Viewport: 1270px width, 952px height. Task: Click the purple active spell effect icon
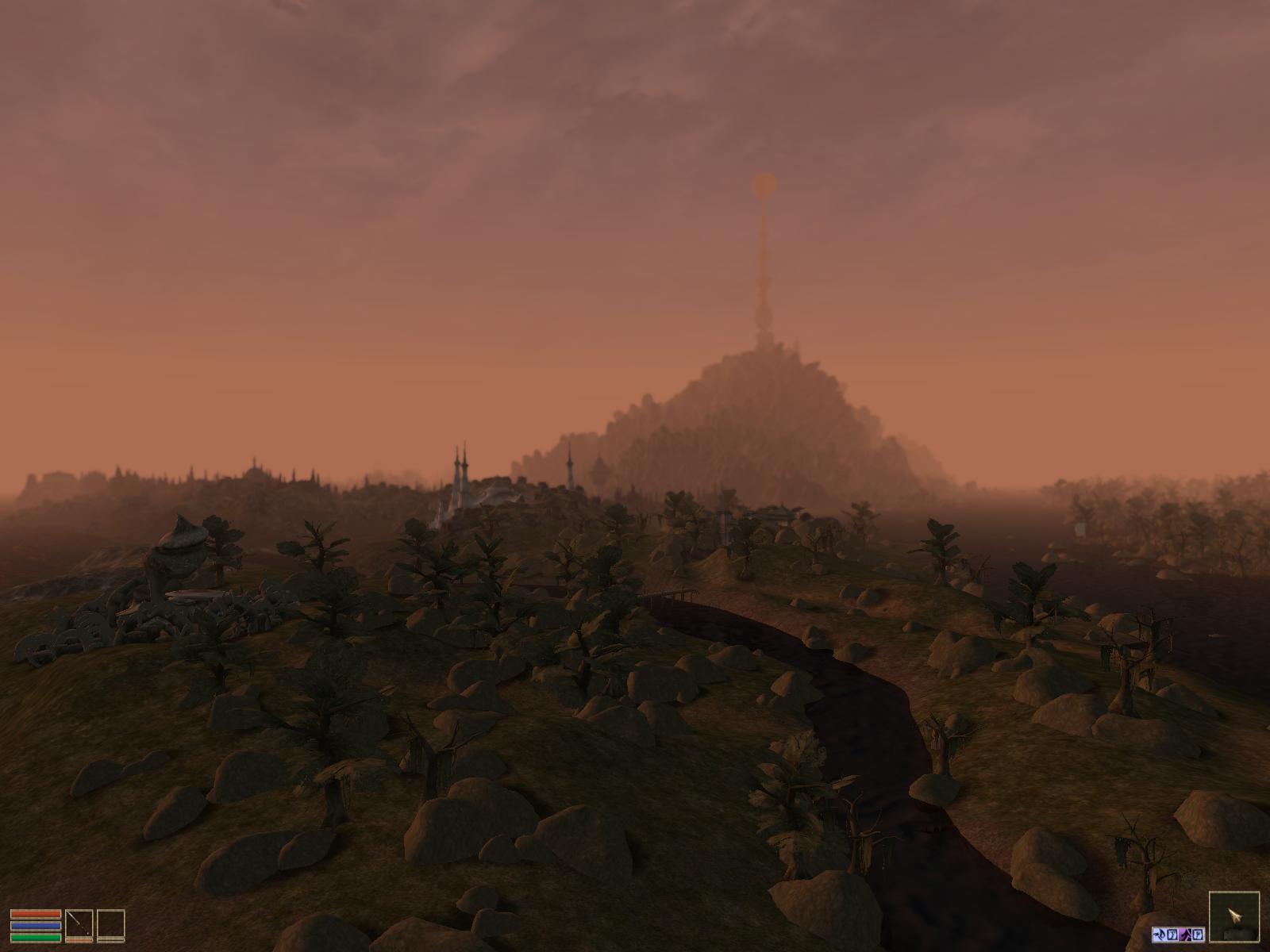pyautogui.click(x=1185, y=934)
